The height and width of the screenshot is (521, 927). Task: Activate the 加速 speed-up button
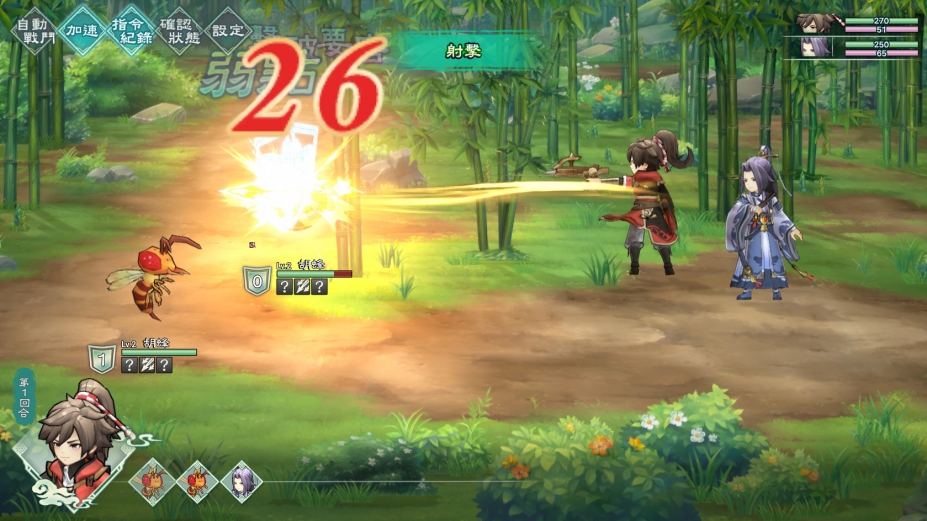pos(82,30)
